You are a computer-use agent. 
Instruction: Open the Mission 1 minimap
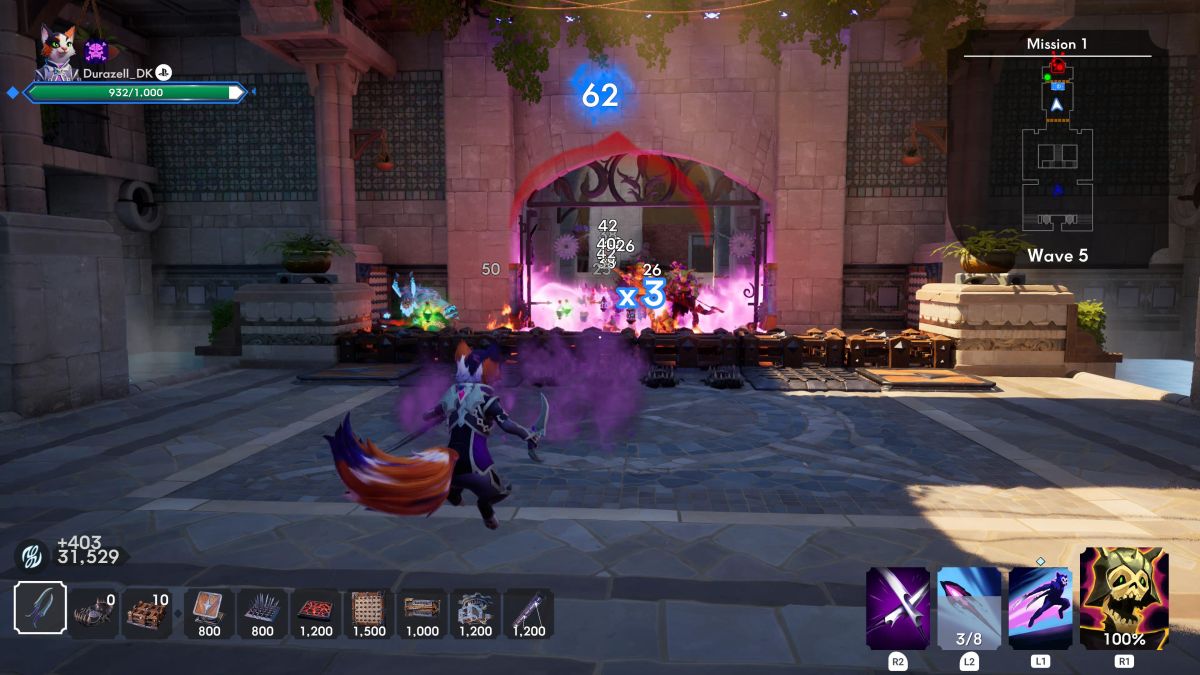click(x=1057, y=150)
